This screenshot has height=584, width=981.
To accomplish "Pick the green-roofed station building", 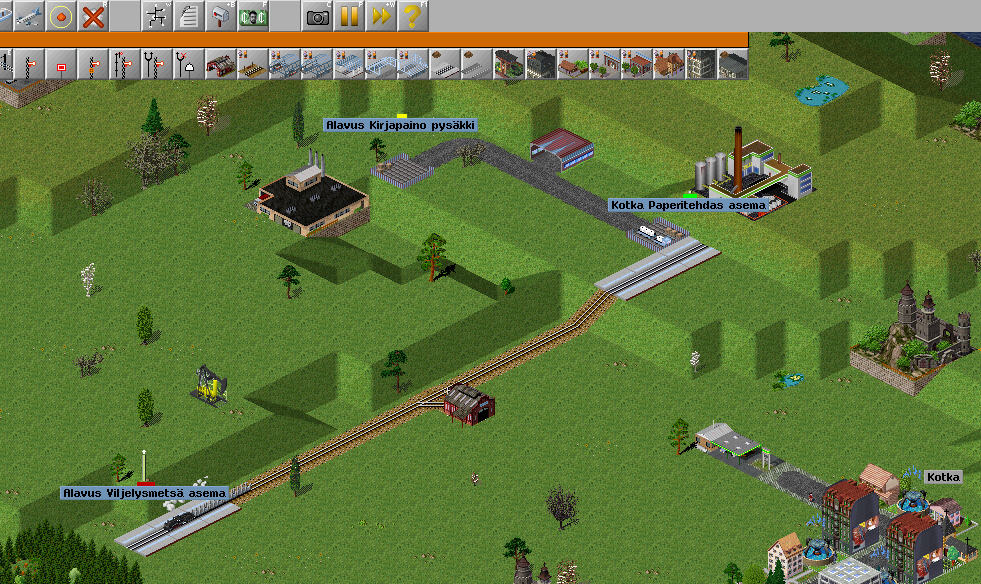I will pos(509,65).
